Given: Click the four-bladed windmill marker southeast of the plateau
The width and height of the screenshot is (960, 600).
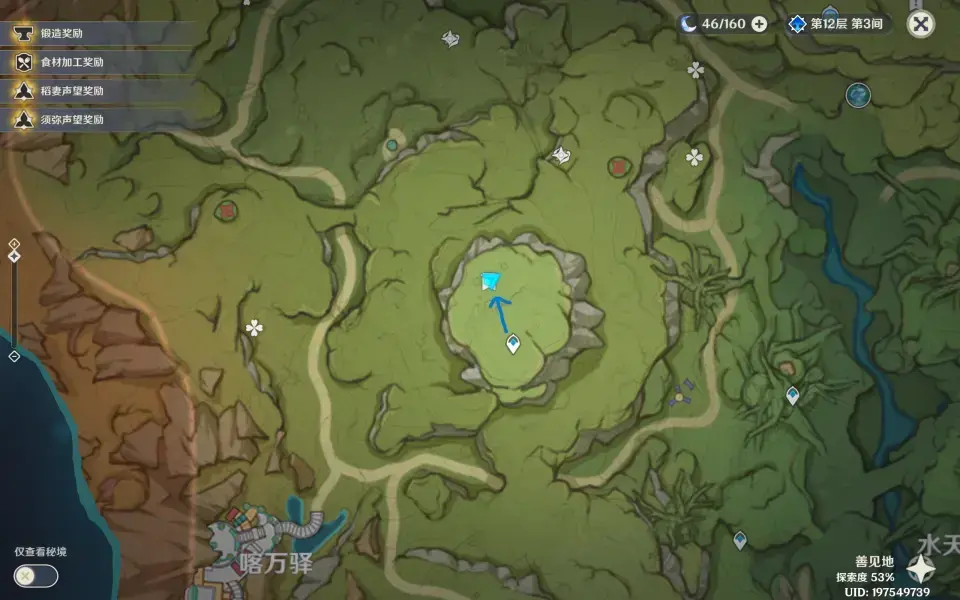Looking at the screenshot, I should 684,394.
